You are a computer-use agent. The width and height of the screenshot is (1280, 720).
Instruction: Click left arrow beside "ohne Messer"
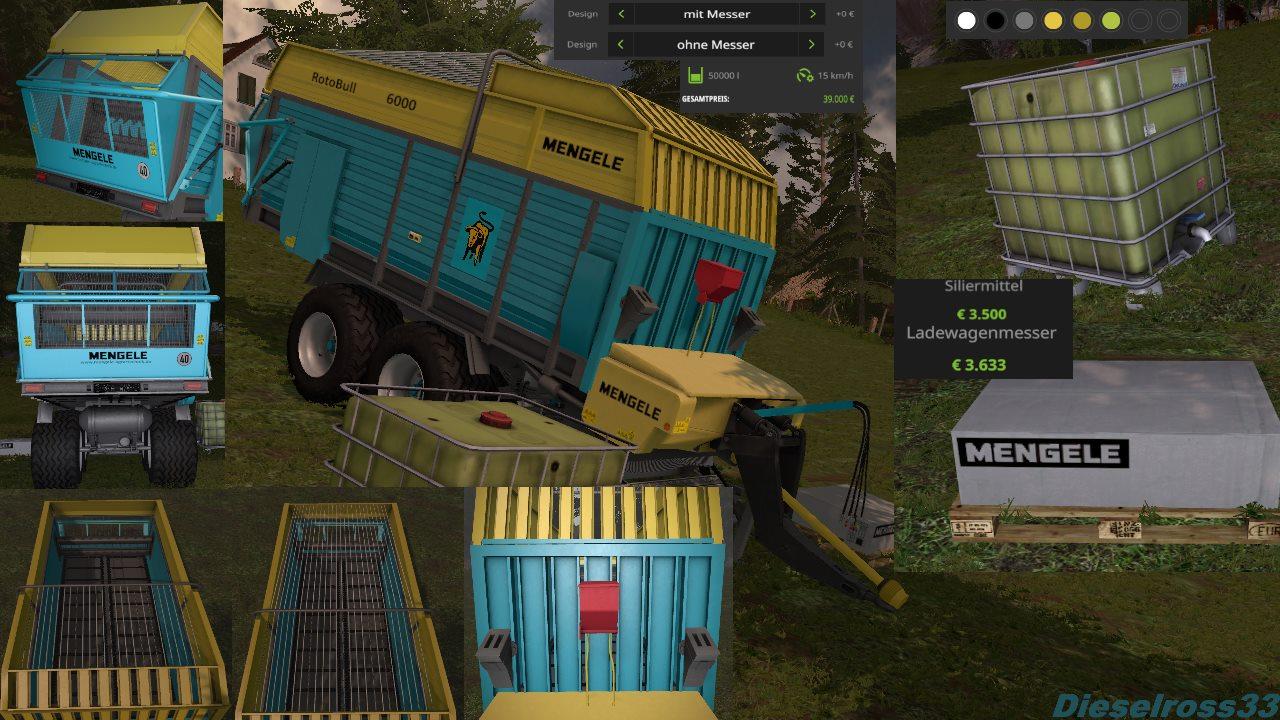pos(621,45)
